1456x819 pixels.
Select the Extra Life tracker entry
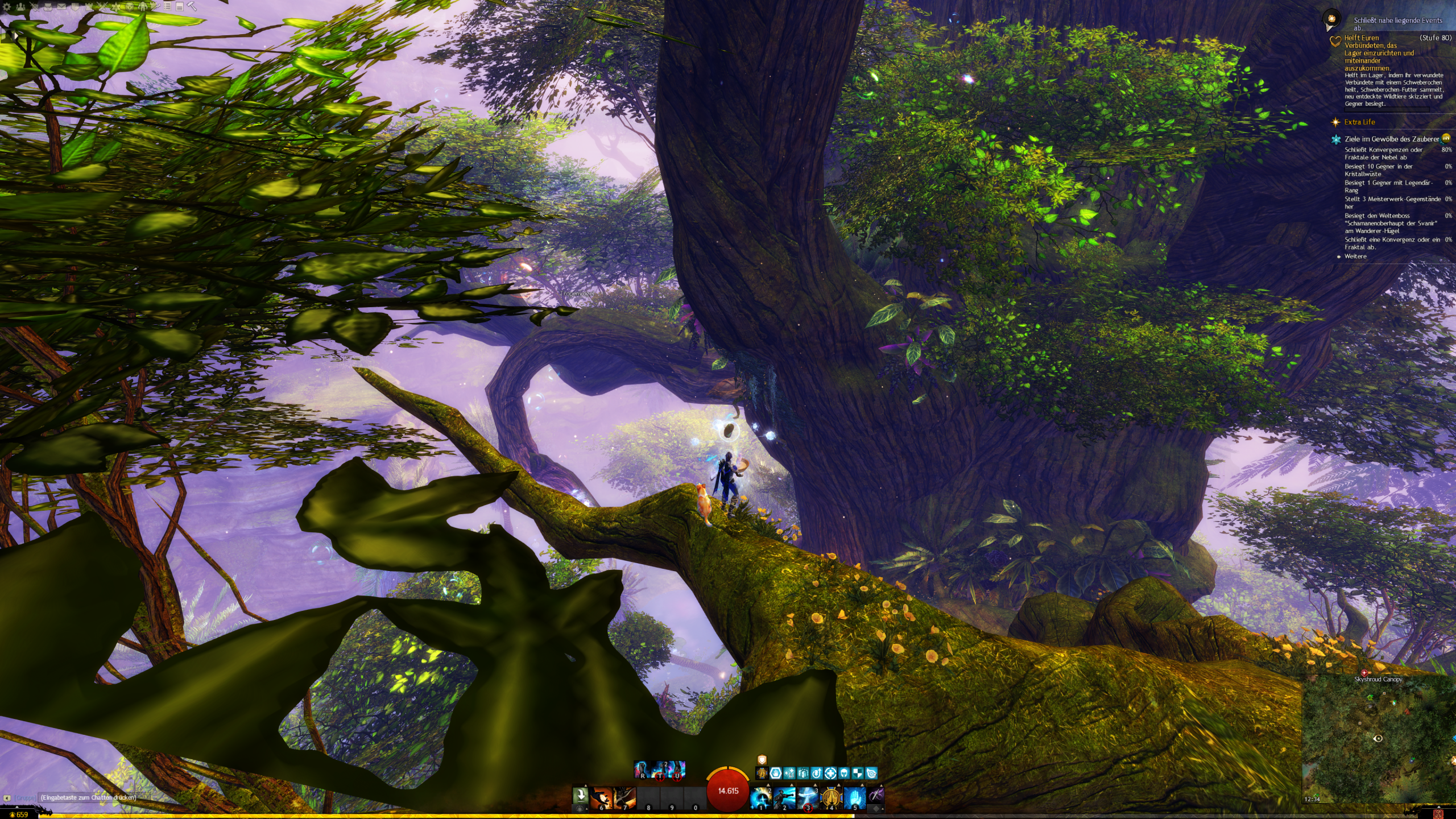coord(1359,122)
